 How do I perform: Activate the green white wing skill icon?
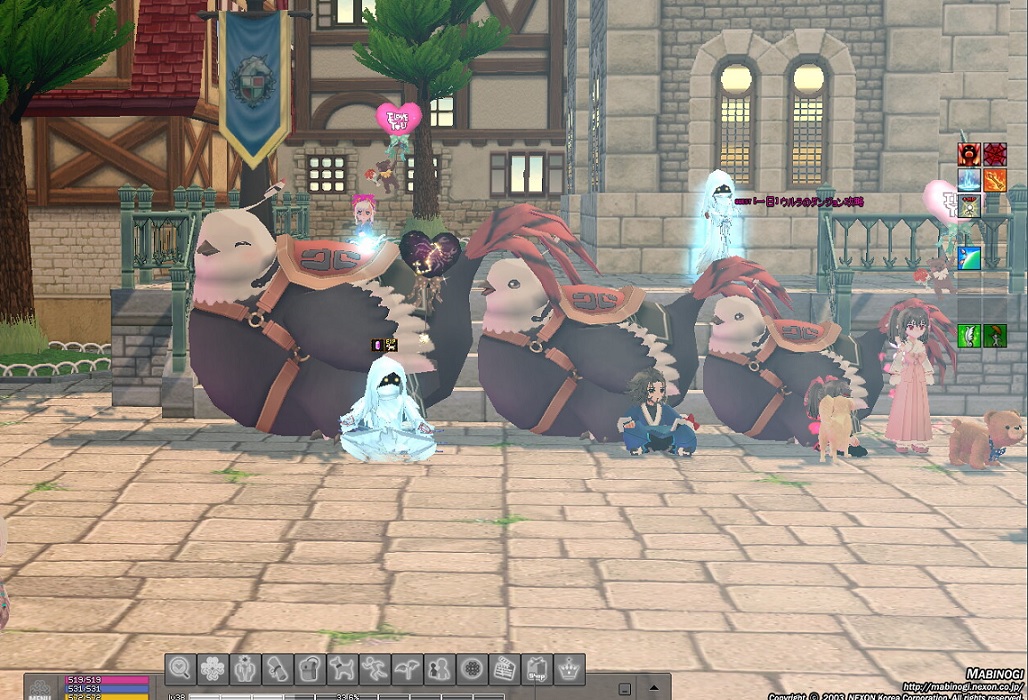pyautogui.click(x=969, y=336)
